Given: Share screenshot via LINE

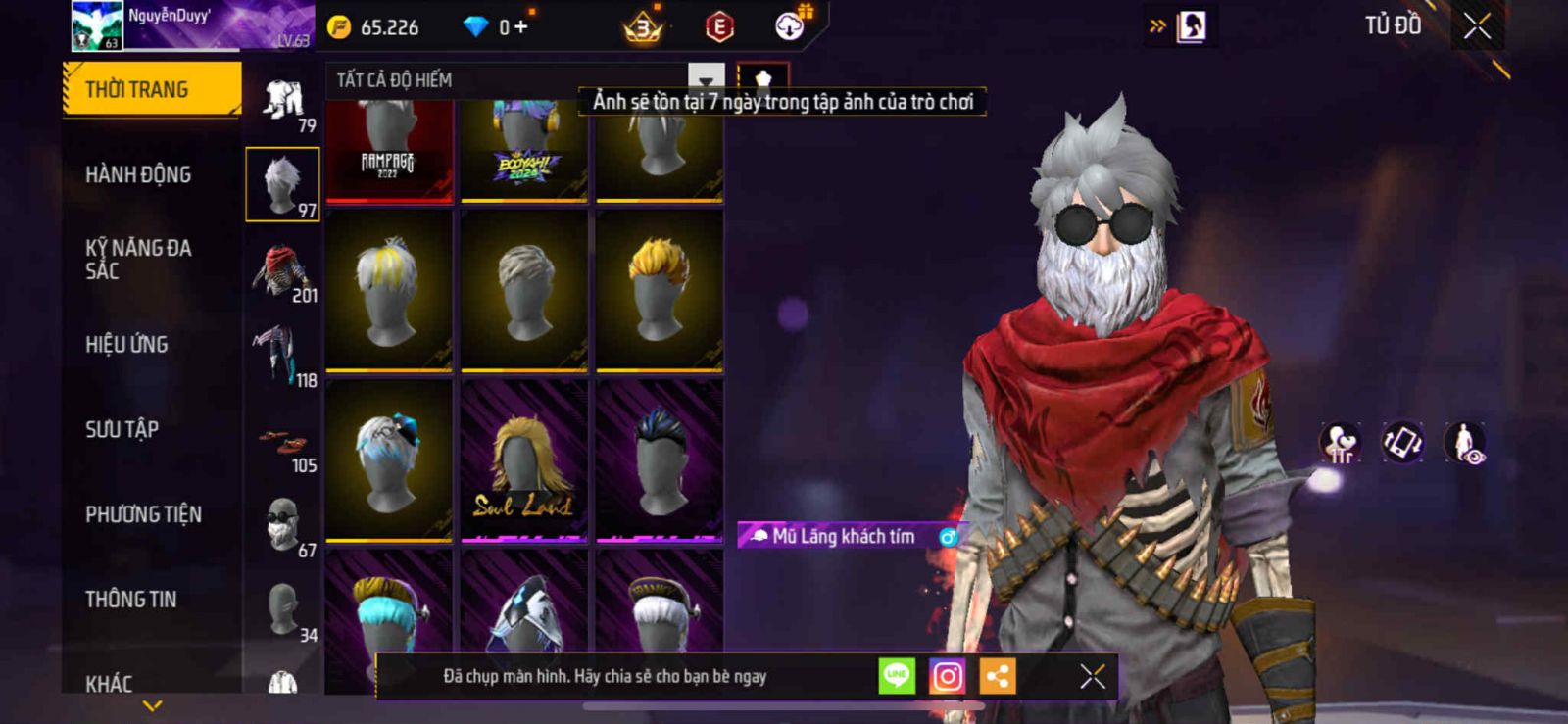Looking at the screenshot, I should pos(897,676).
